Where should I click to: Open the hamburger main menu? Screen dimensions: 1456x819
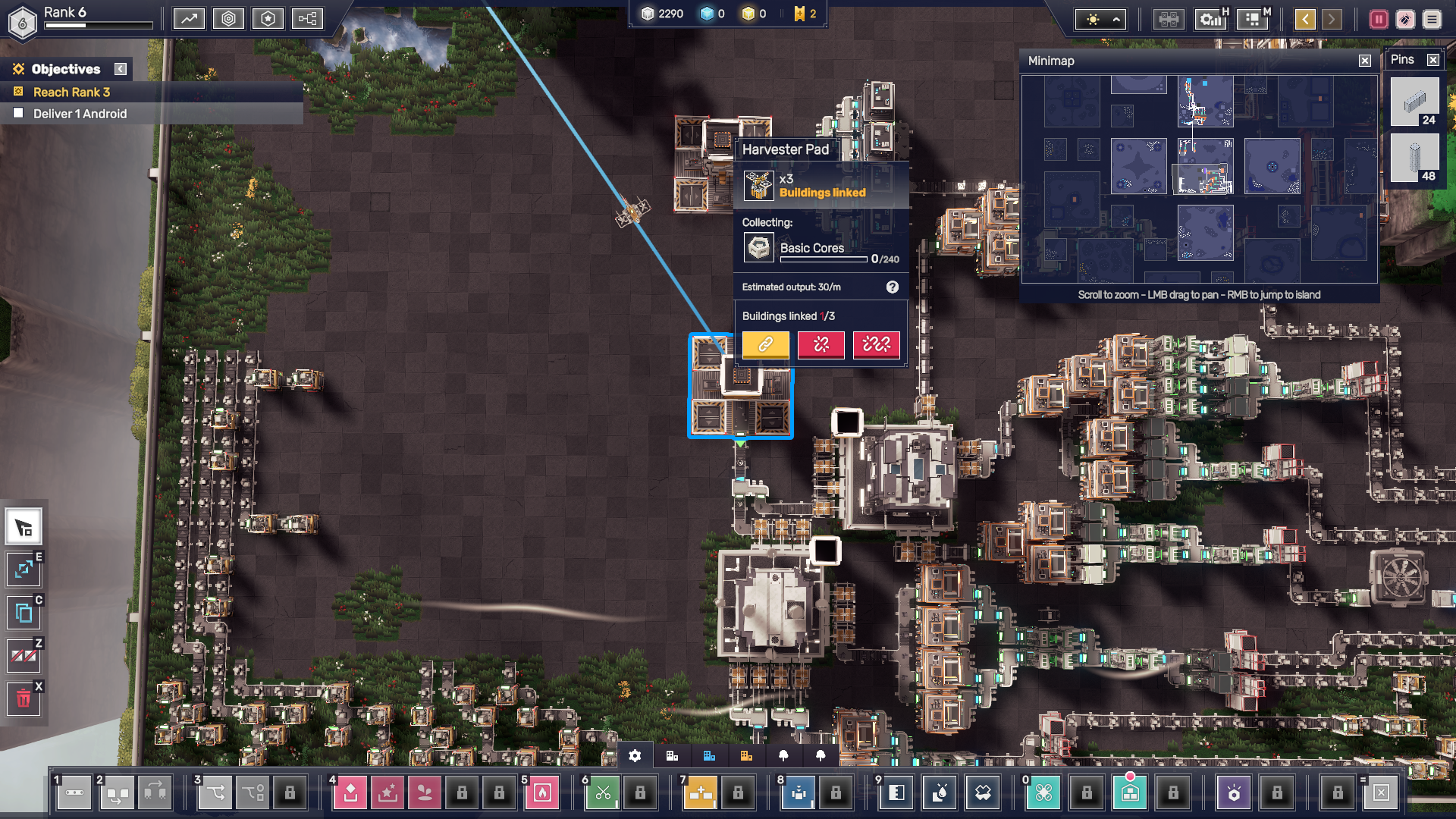coord(1432,19)
